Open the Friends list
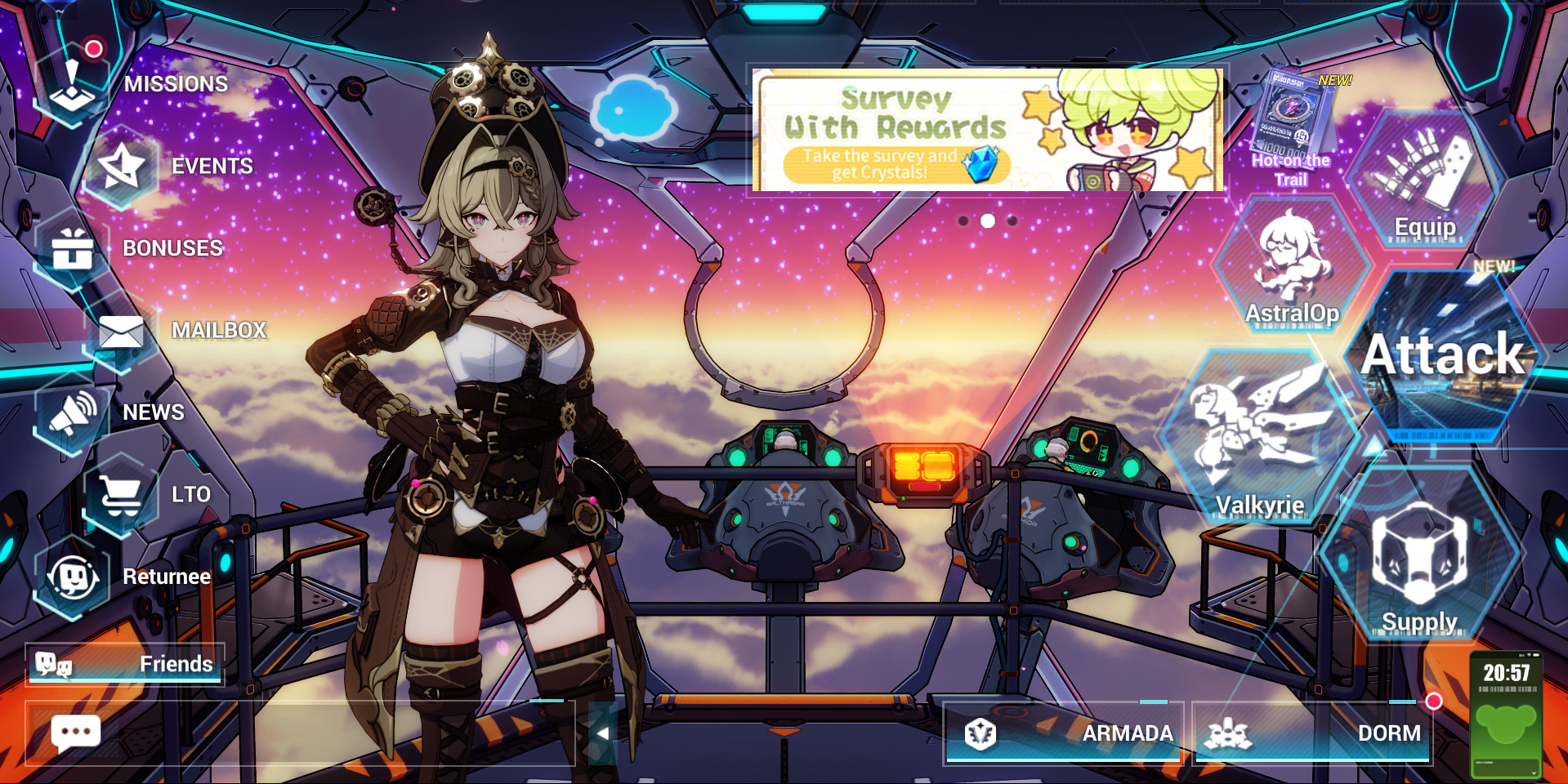The width and height of the screenshot is (1568, 784). tap(127, 665)
